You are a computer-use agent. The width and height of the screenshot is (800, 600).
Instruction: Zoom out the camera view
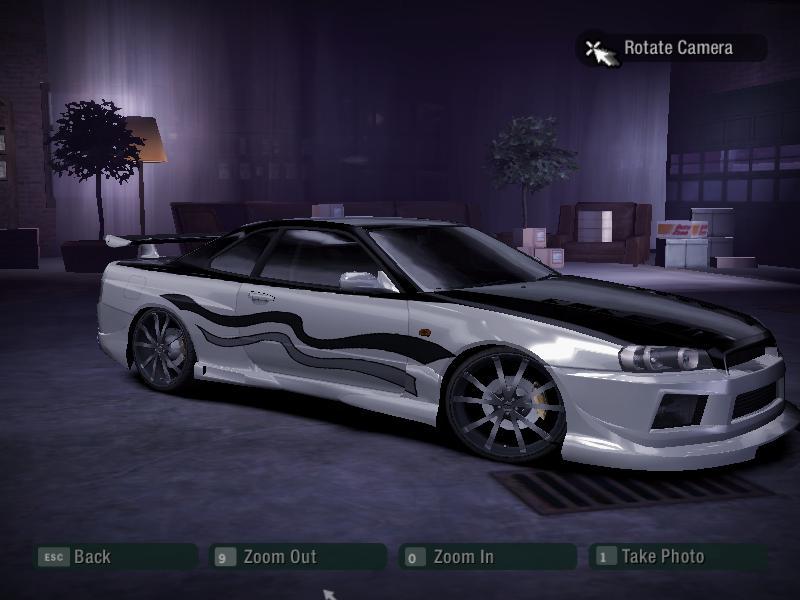[279, 557]
